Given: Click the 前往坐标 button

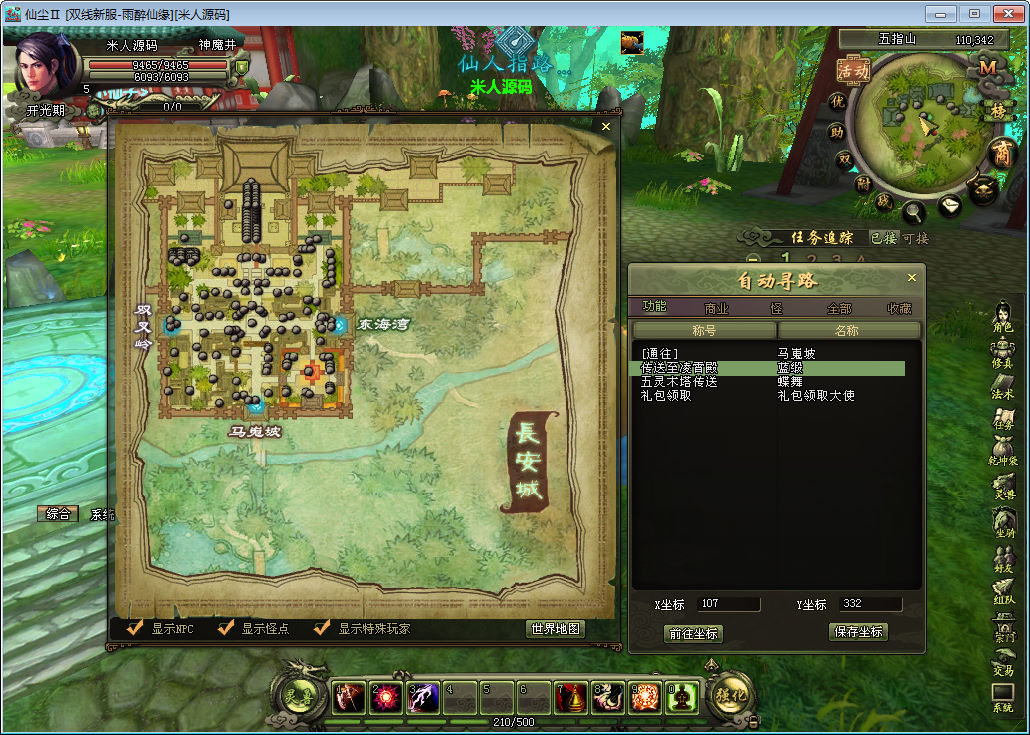Looking at the screenshot, I should tap(692, 633).
